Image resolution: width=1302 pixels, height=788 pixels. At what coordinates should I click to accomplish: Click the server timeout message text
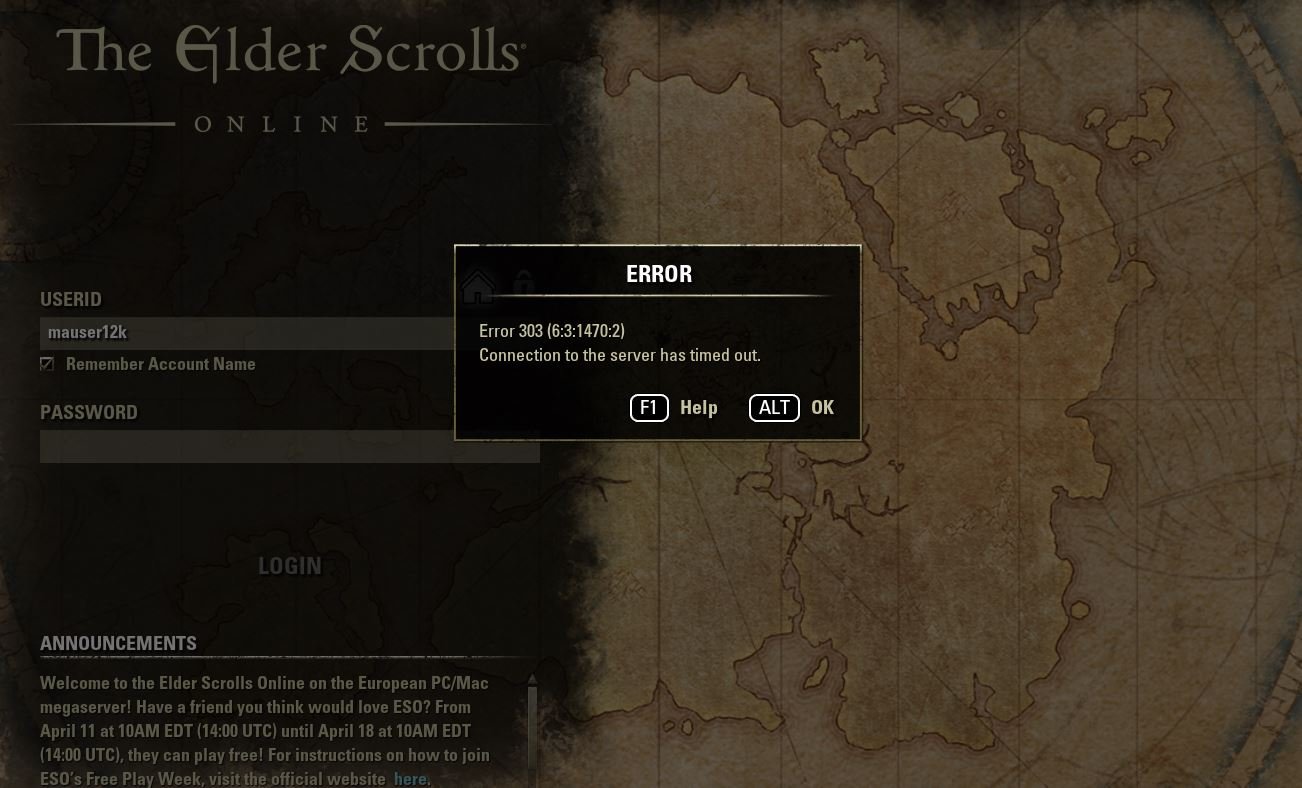tap(620, 355)
